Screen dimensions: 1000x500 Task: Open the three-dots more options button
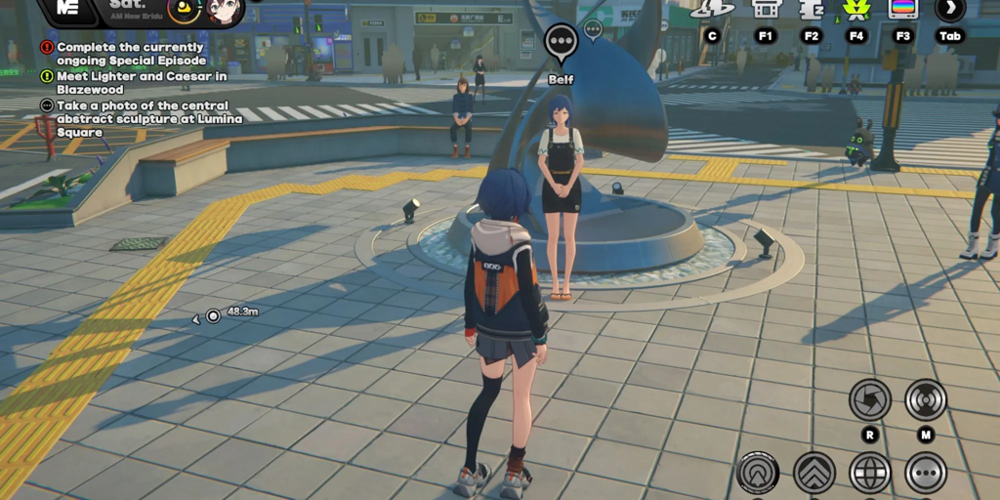pos(926,472)
